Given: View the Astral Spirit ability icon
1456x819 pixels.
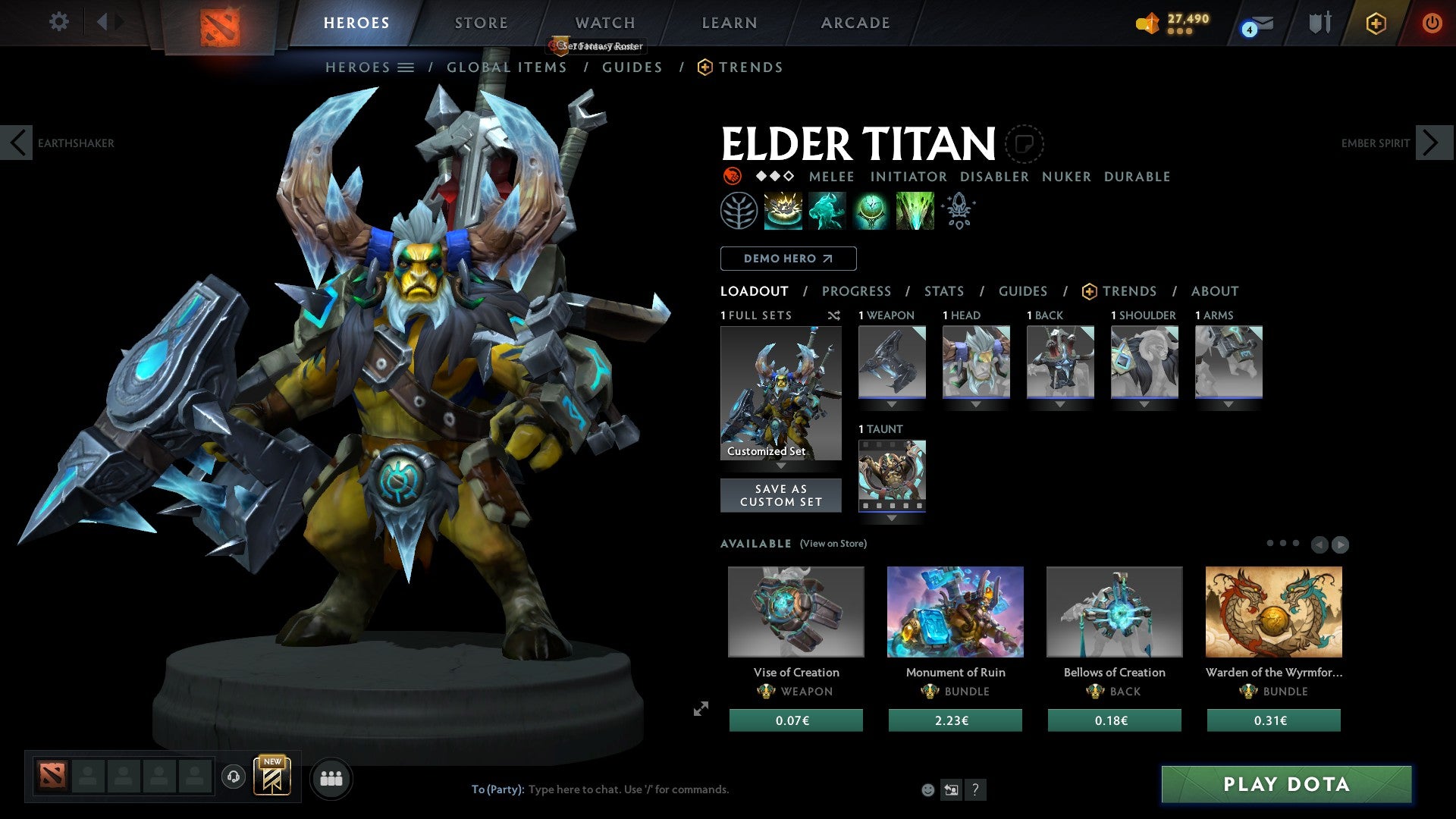Looking at the screenshot, I should tap(827, 210).
